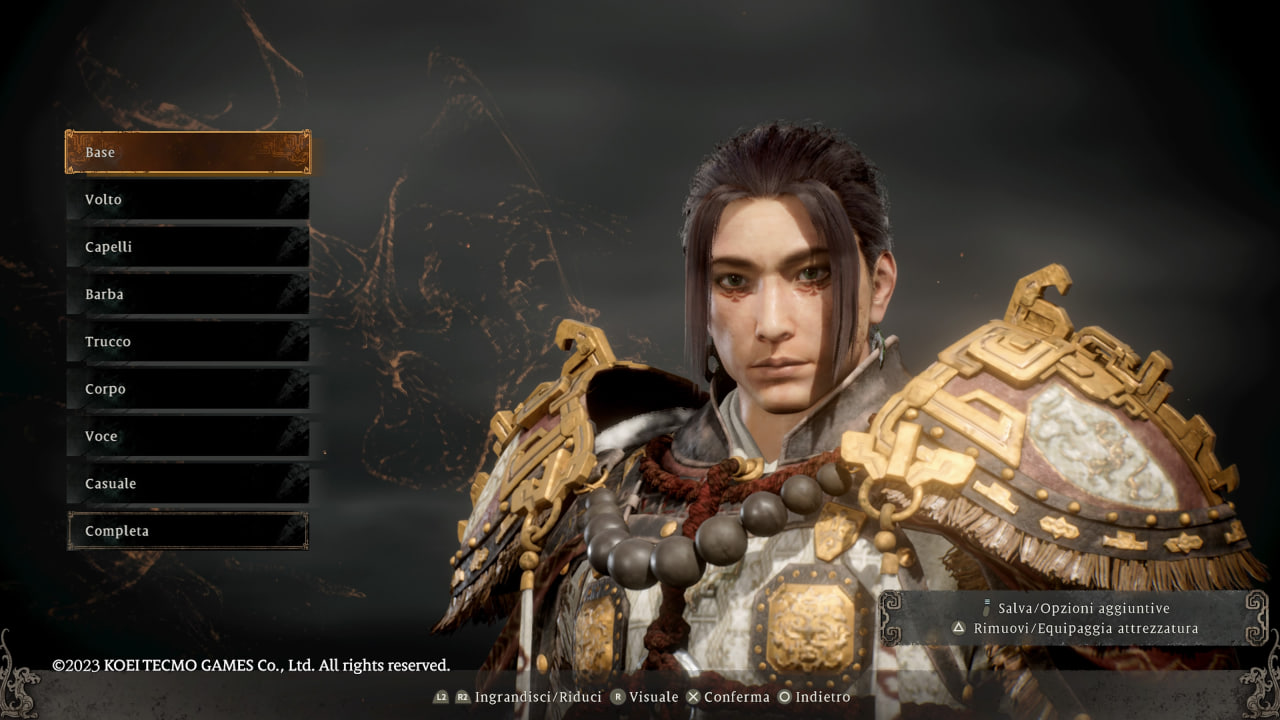The image size is (1280, 720).
Task: Open the Barba settings
Action: [x=188, y=294]
